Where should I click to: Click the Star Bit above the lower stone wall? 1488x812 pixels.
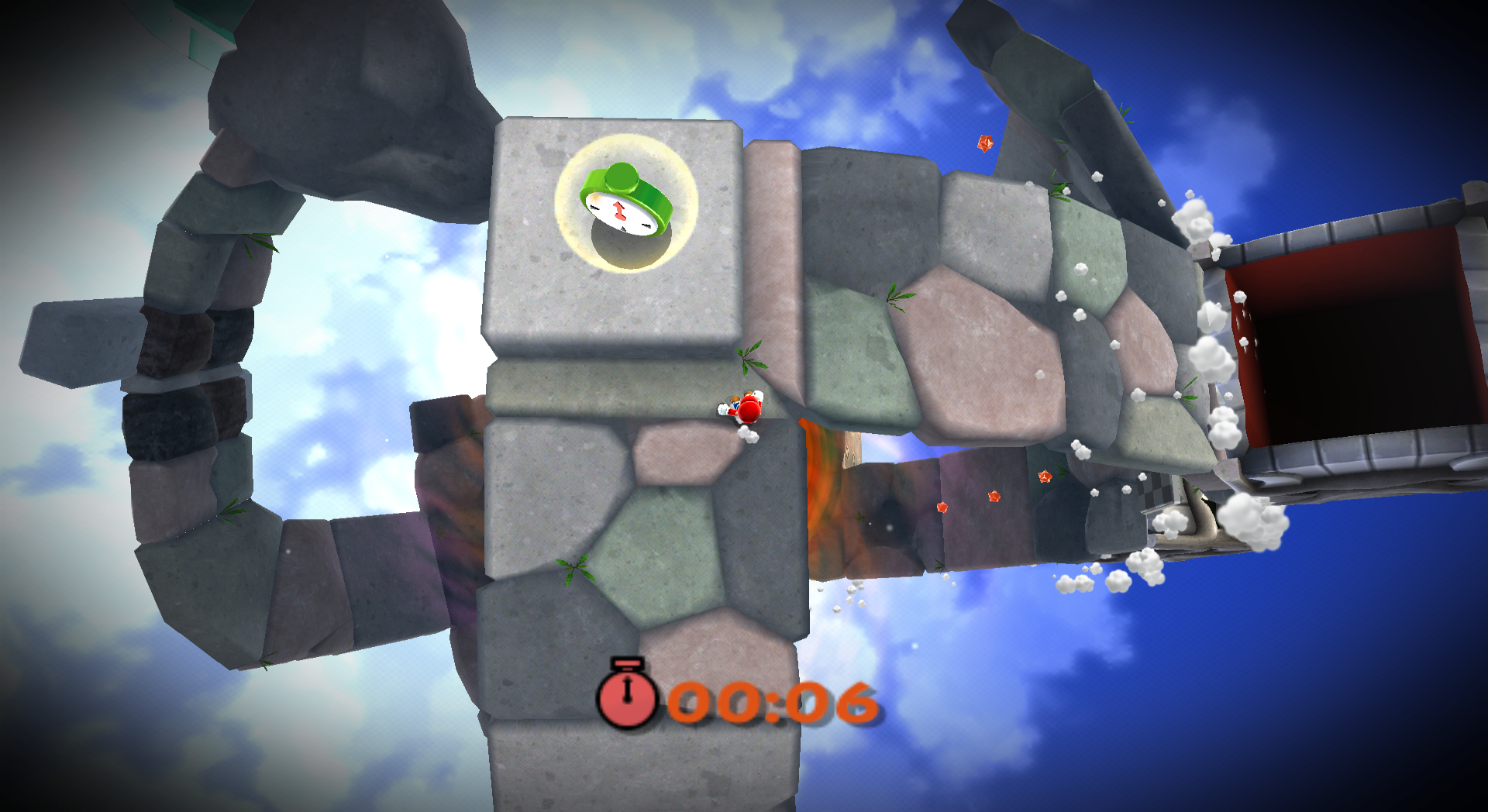pos(994,497)
